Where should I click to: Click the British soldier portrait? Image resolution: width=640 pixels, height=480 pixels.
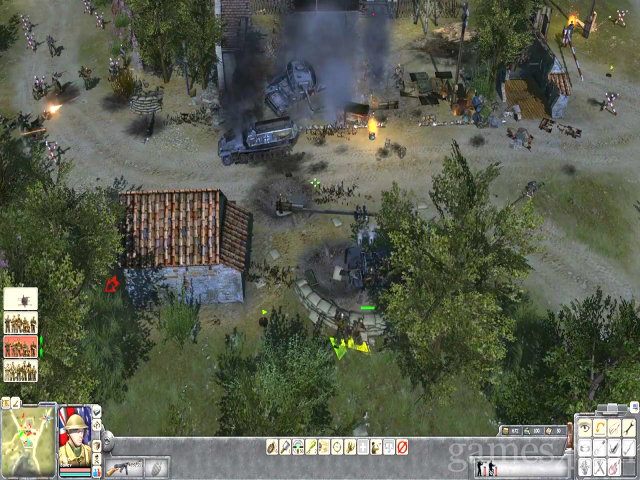[x=74, y=440]
